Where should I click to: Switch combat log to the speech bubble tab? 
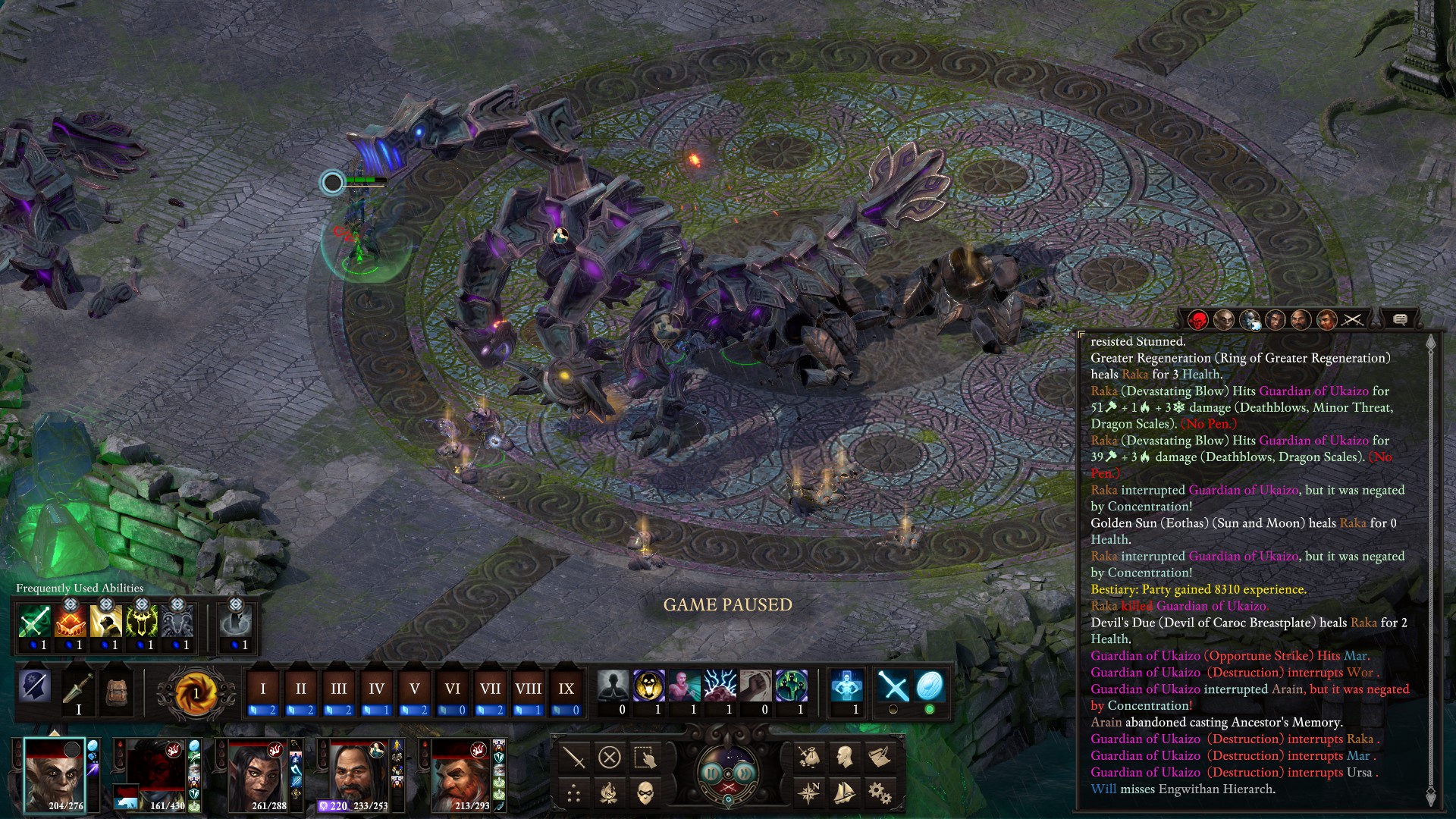1400,320
